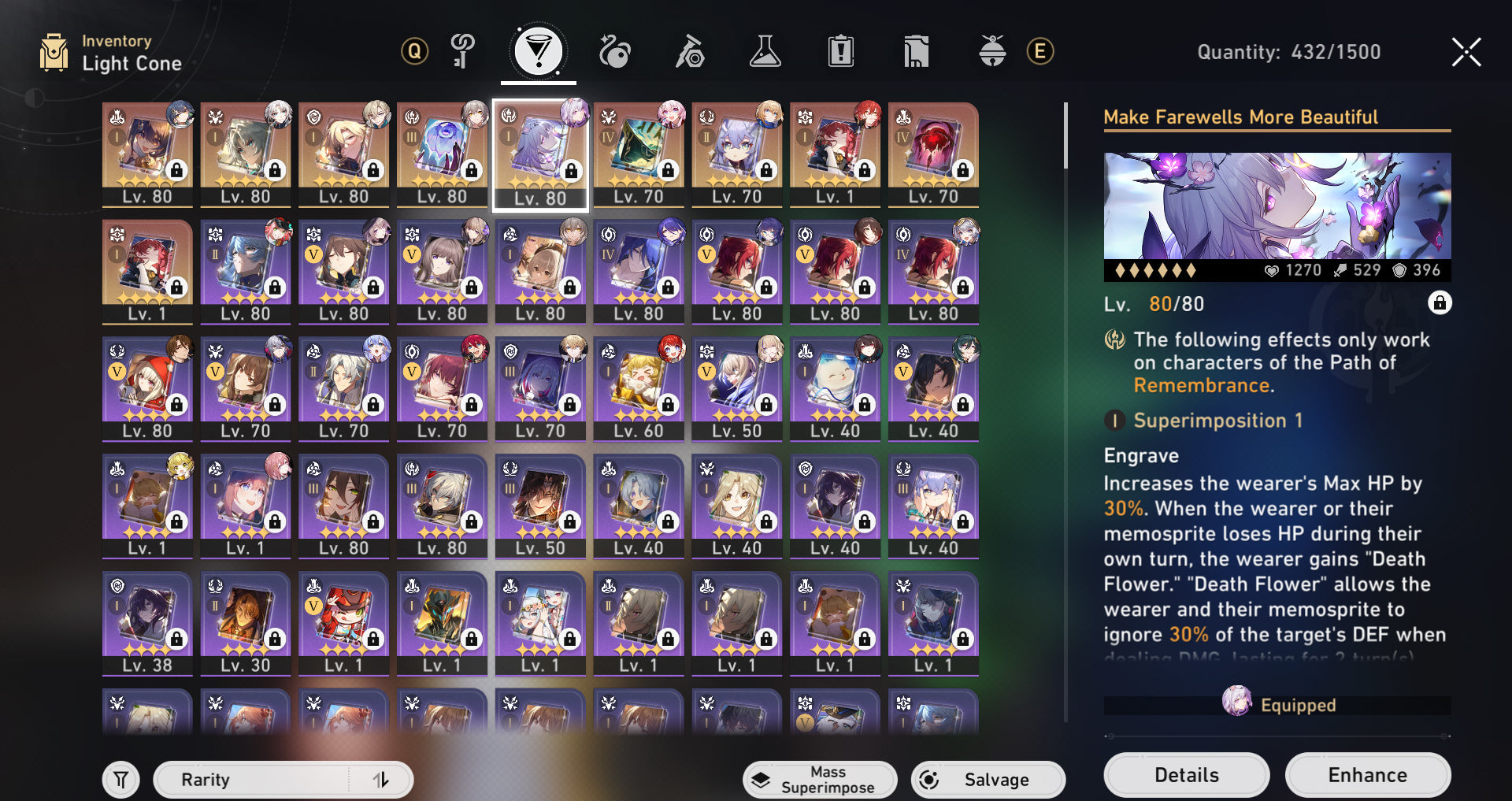1512x801 pixels.
Task: Toggle the sort order arrow
Action: tap(381, 779)
